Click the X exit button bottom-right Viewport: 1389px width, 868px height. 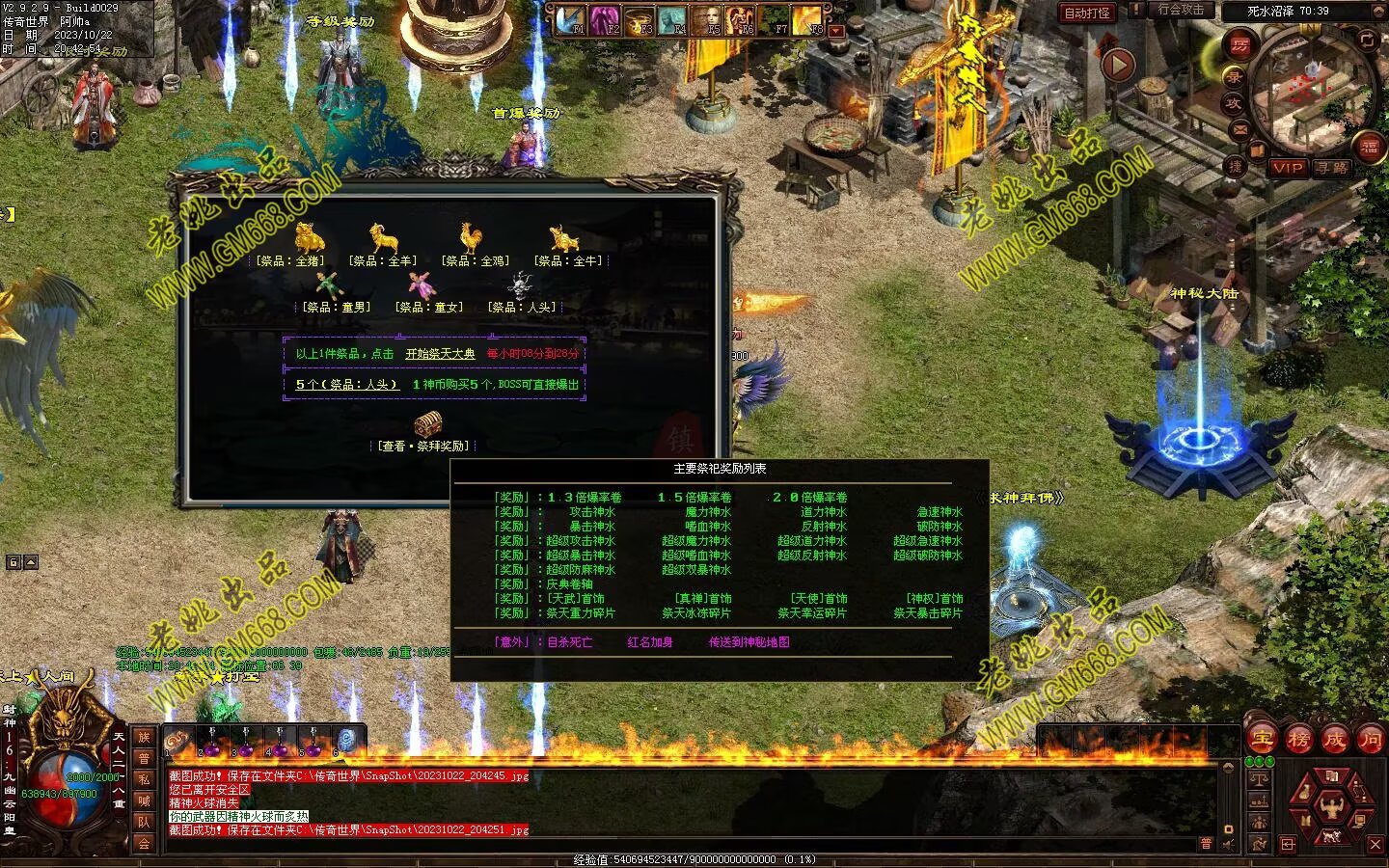coord(1375,844)
